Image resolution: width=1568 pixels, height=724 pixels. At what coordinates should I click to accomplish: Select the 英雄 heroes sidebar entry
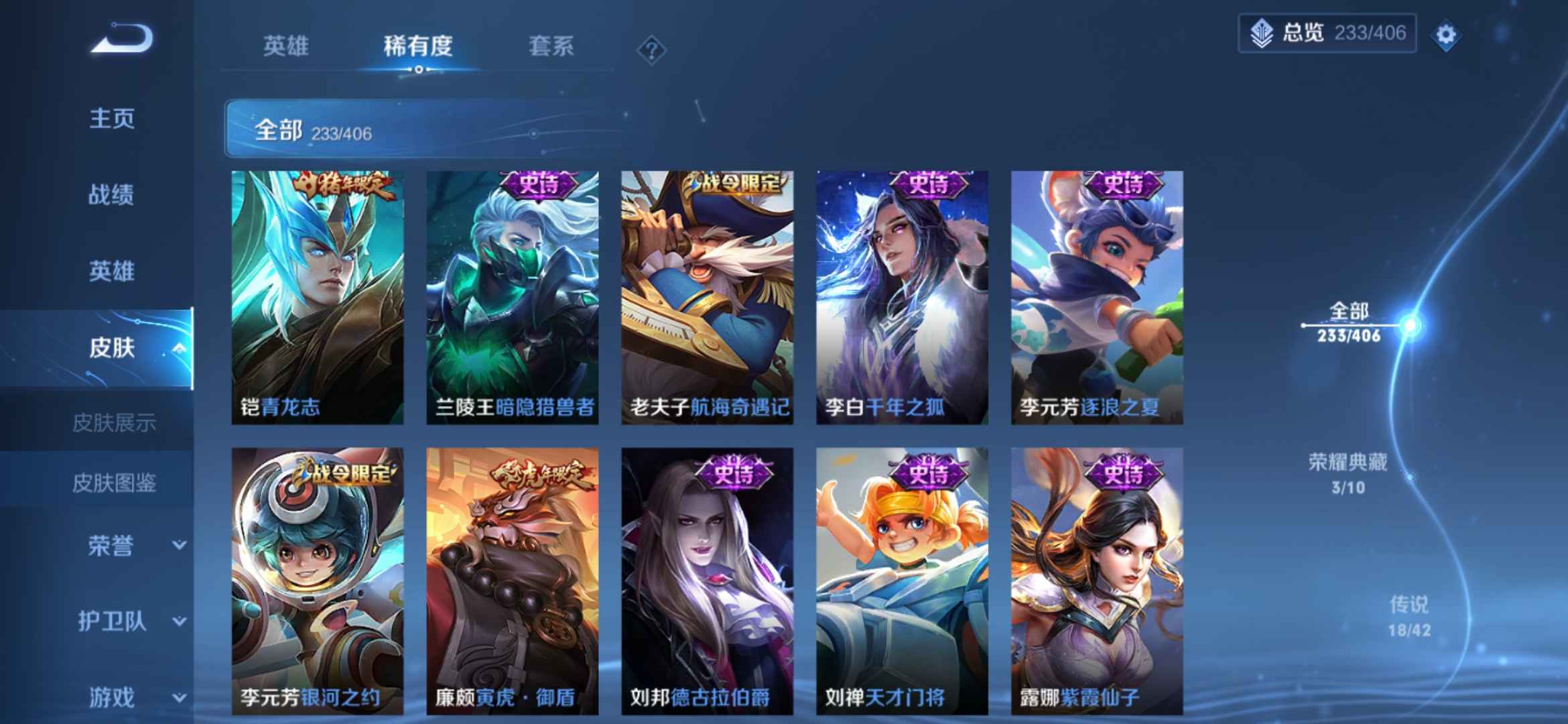click(112, 271)
